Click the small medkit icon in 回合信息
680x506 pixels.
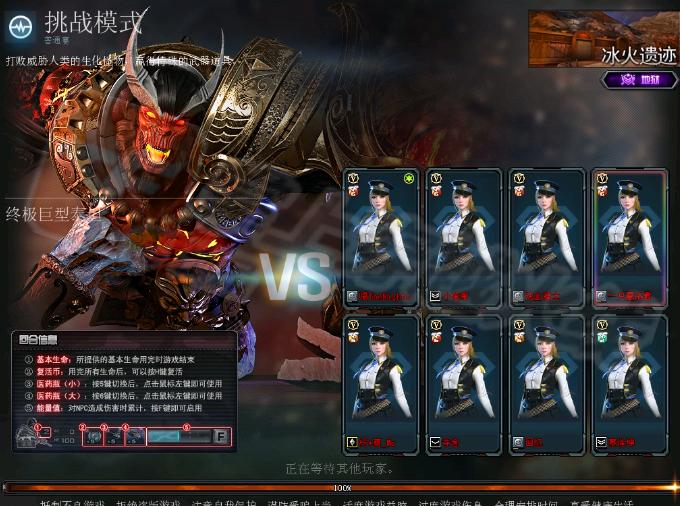114,437
